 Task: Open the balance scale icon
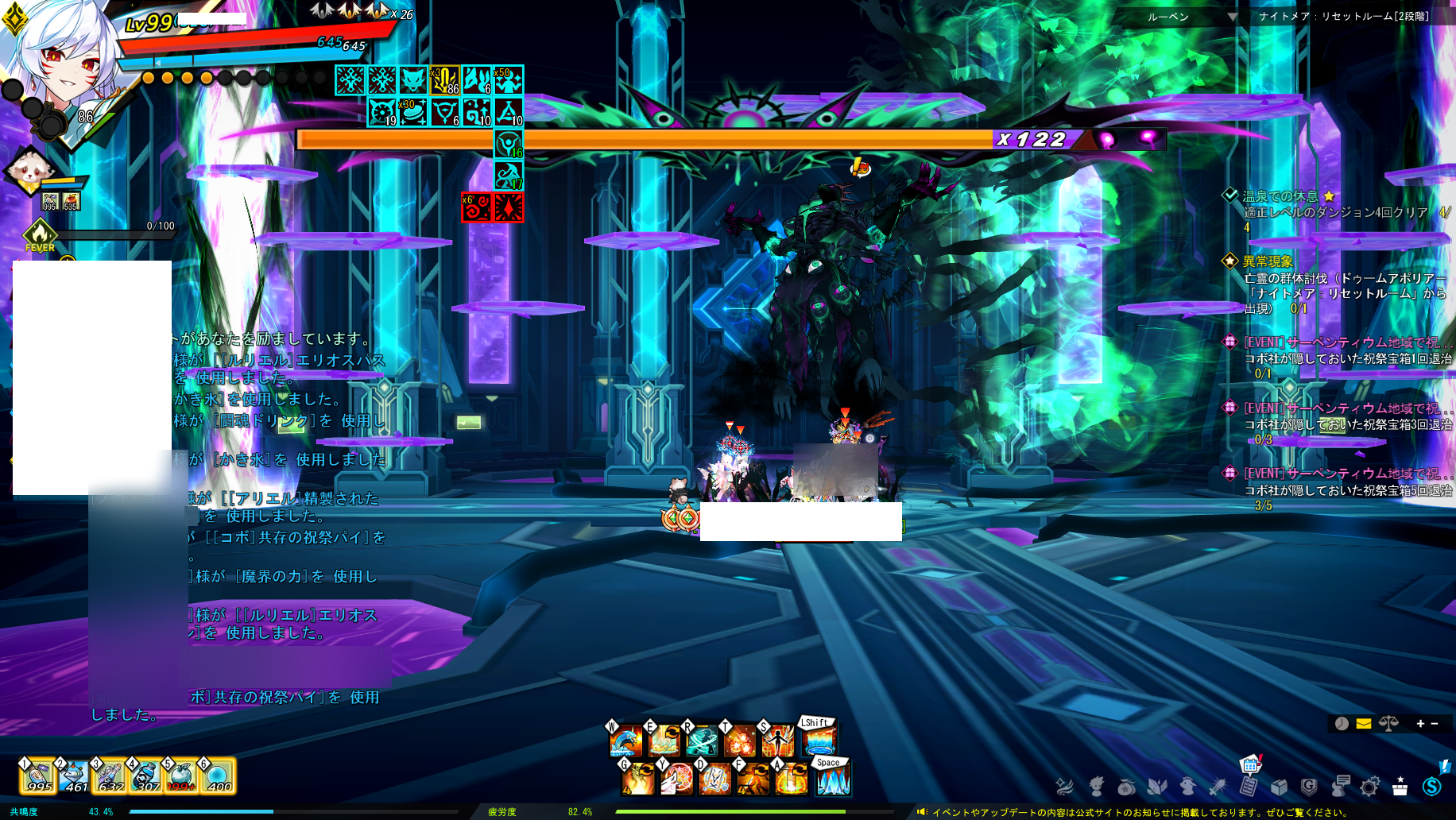1388,723
